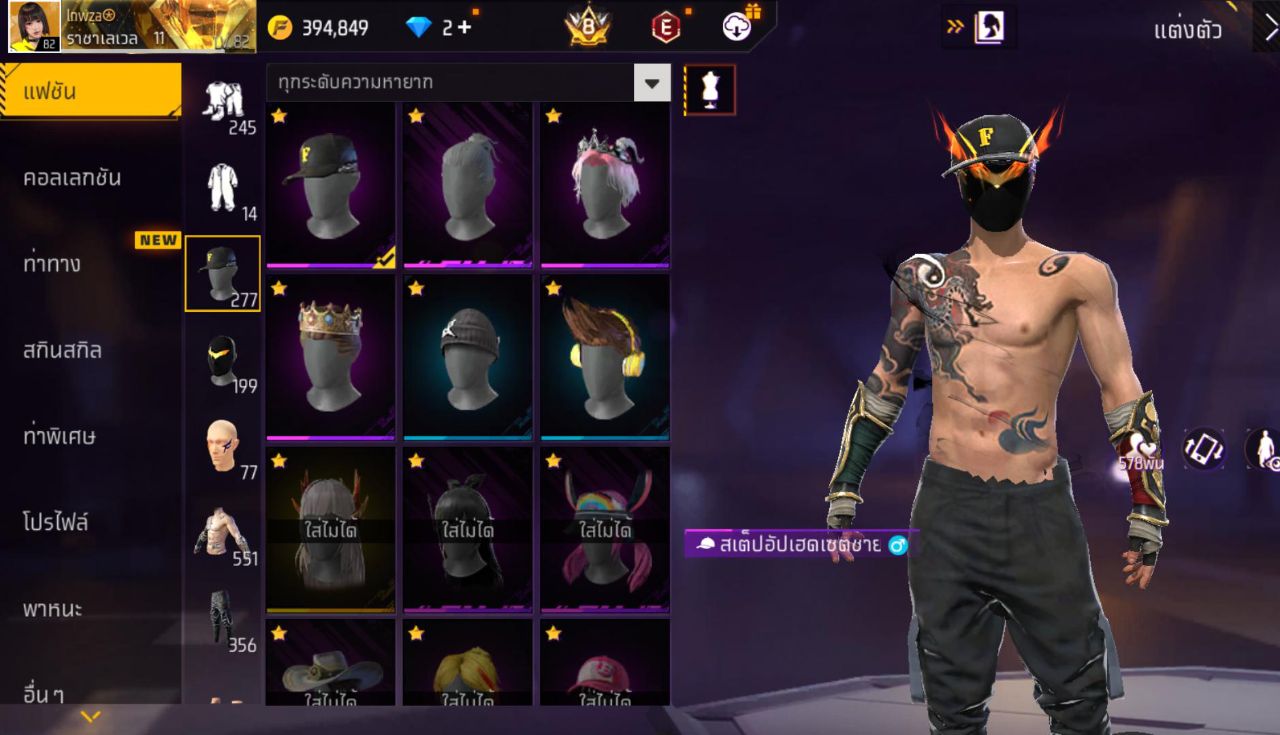Select the black F cap headwear item
This screenshot has width=1280, height=735.
click(331, 185)
